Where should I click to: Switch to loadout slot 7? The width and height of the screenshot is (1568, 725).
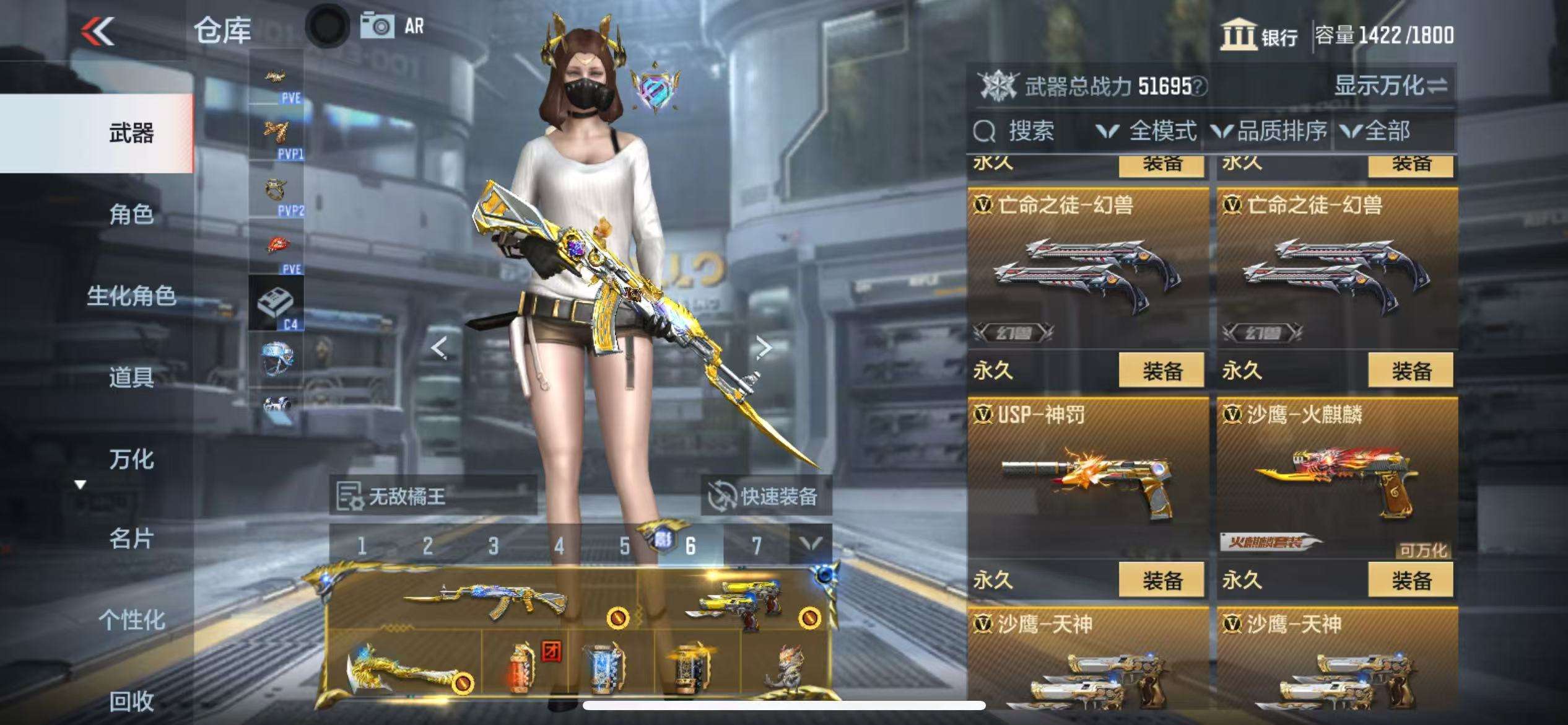pyautogui.click(x=756, y=546)
